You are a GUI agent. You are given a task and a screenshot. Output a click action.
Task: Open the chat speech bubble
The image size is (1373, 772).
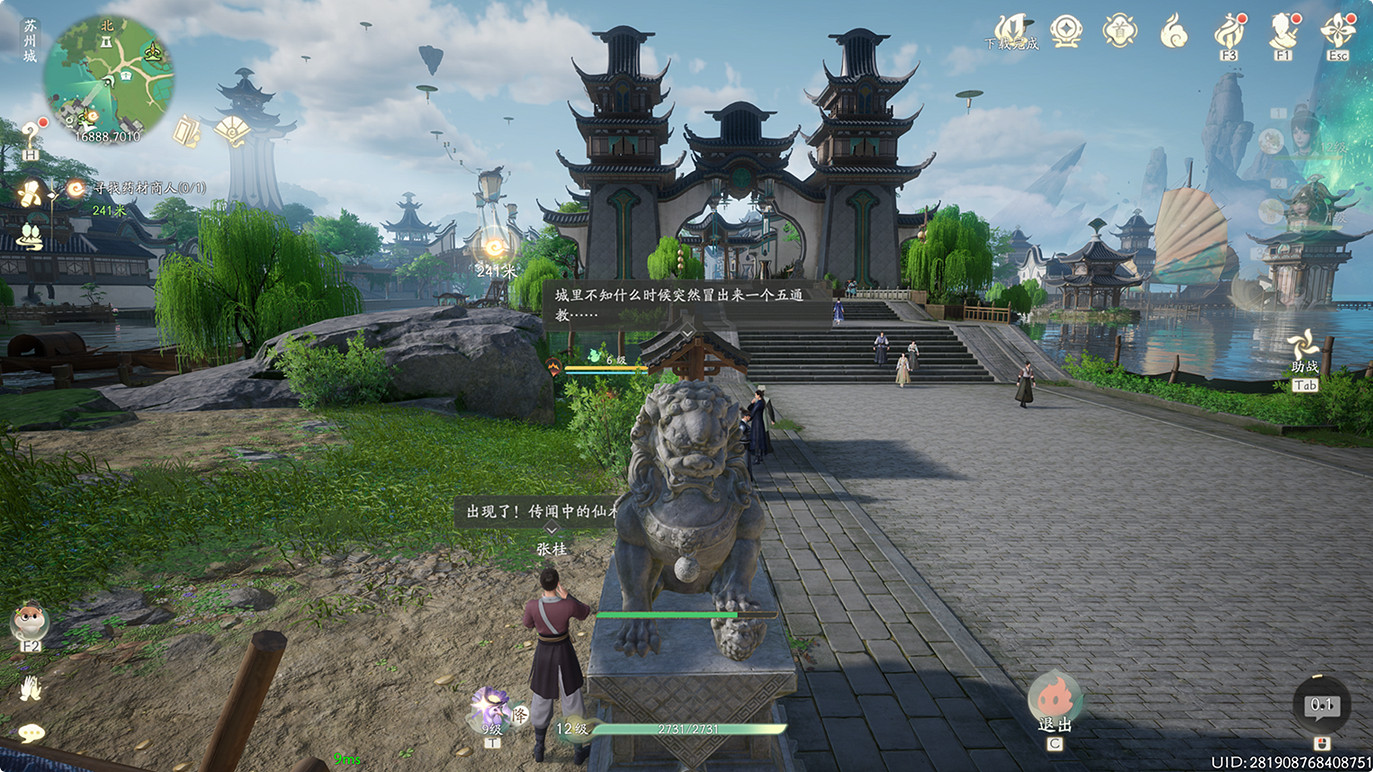[31, 733]
